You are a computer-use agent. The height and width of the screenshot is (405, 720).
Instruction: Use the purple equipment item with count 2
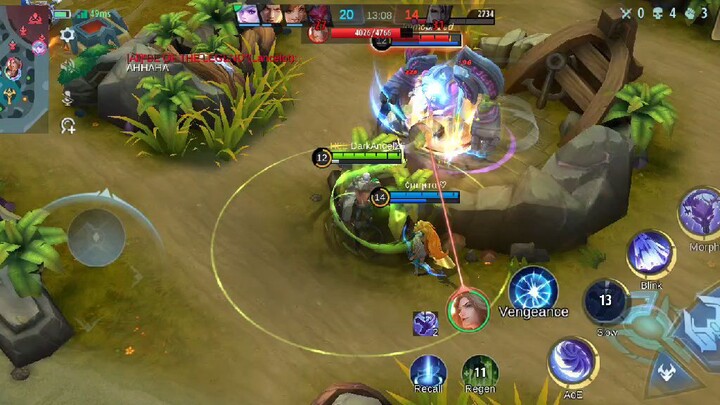[x=426, y=323]
